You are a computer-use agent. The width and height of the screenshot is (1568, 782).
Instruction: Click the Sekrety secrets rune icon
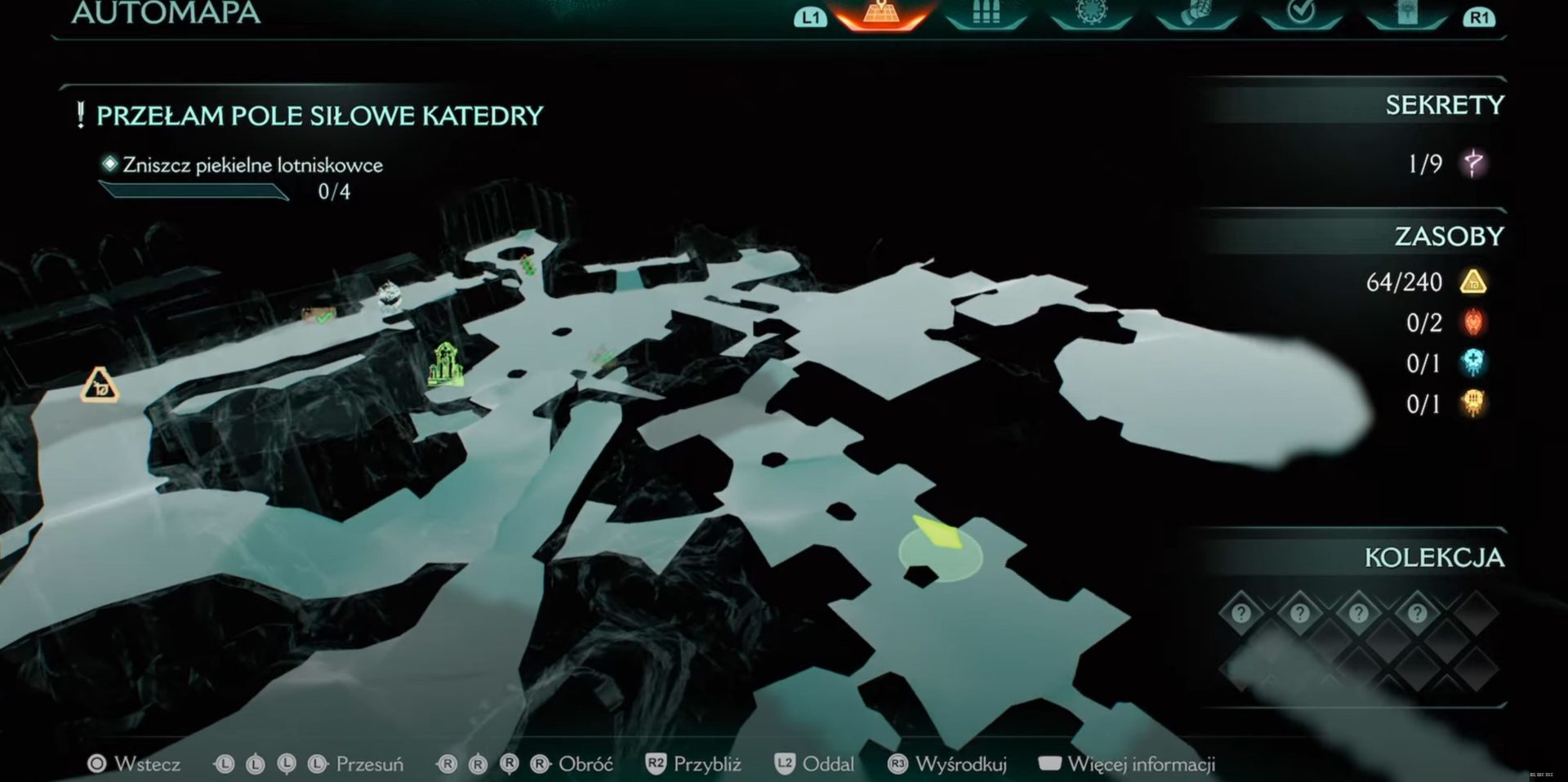coord(1473,163)
